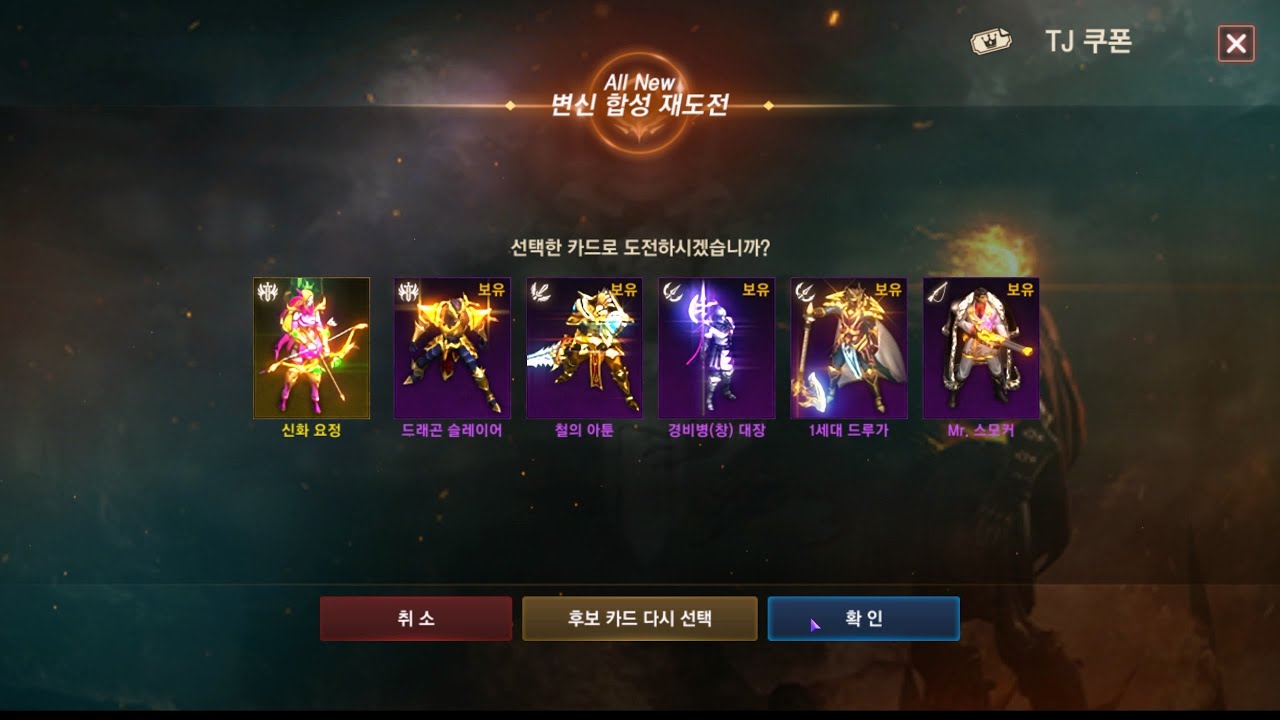The image size is (1280, 720).
Task: Select the 신화 요정 card
Action: pos(311,348)
